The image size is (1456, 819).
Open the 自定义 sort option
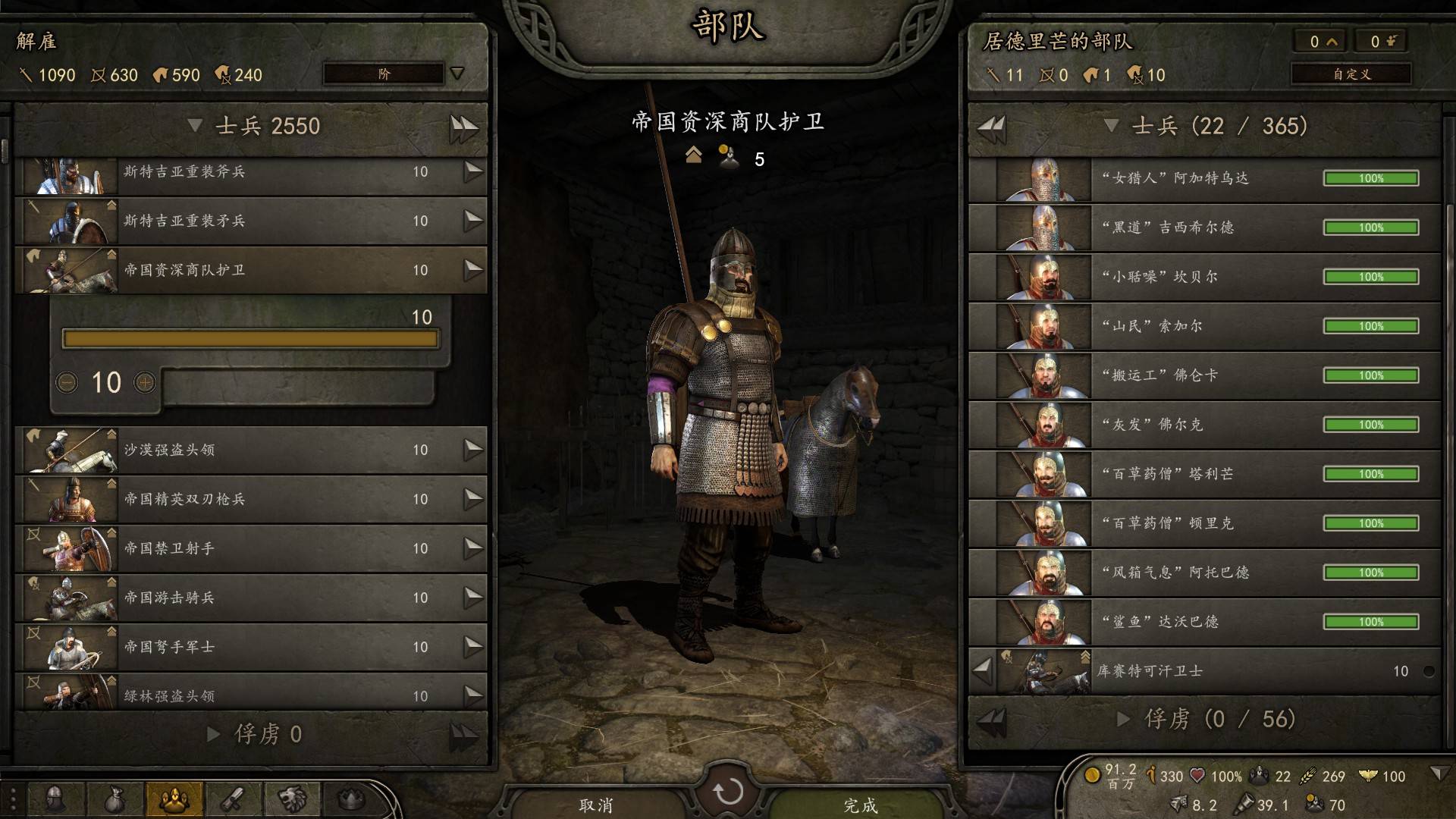click(x=1351, y=74)
